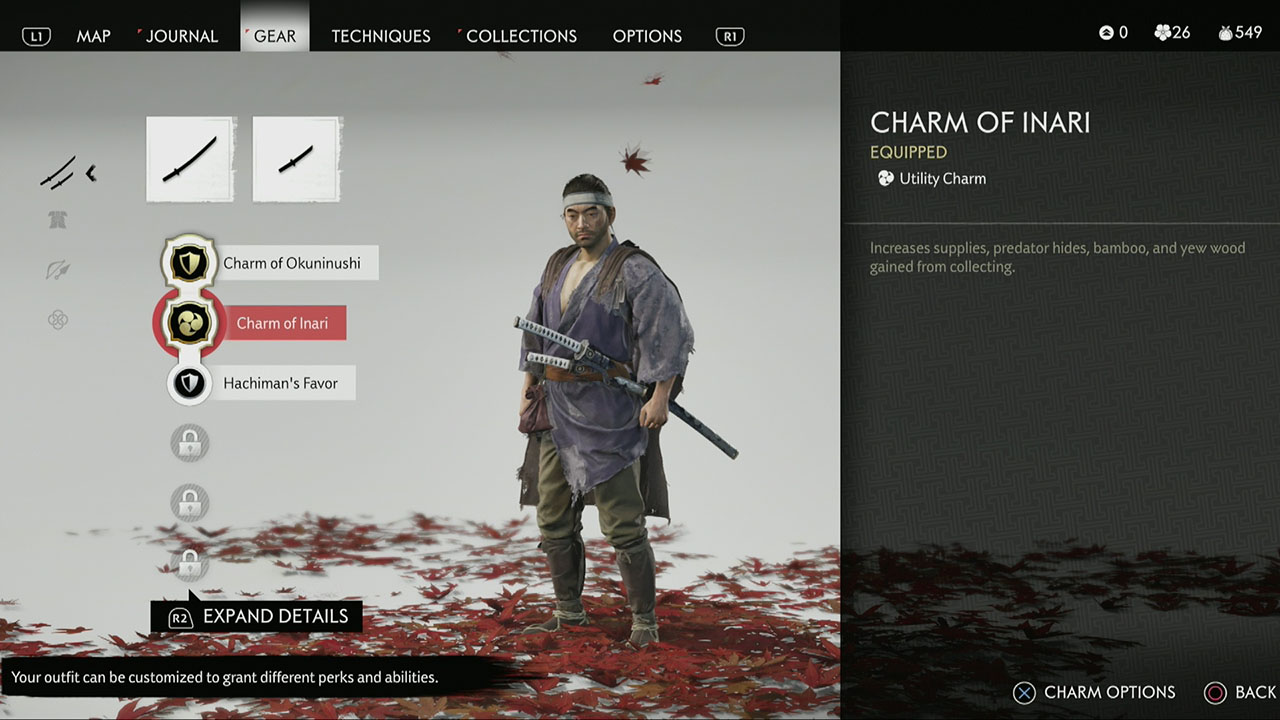The height and width of the screenshot is (720, 1280).
Task: Select the ranged weapons category icon
Action: (58, 270)
